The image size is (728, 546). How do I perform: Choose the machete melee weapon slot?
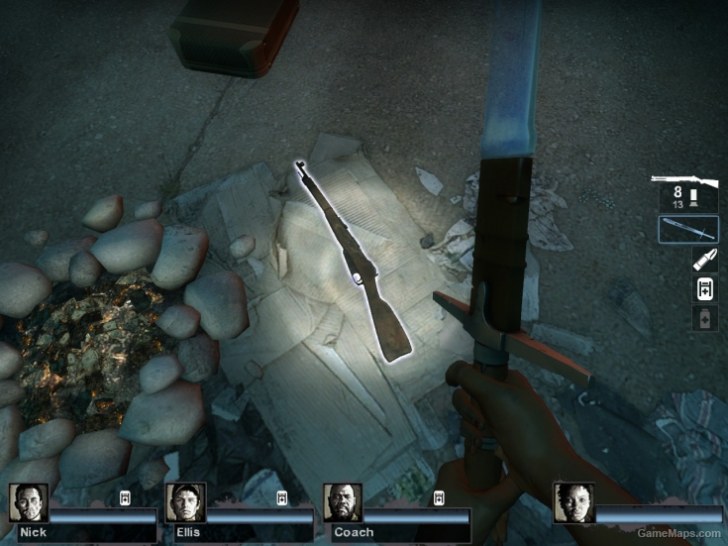pos(688,229)
